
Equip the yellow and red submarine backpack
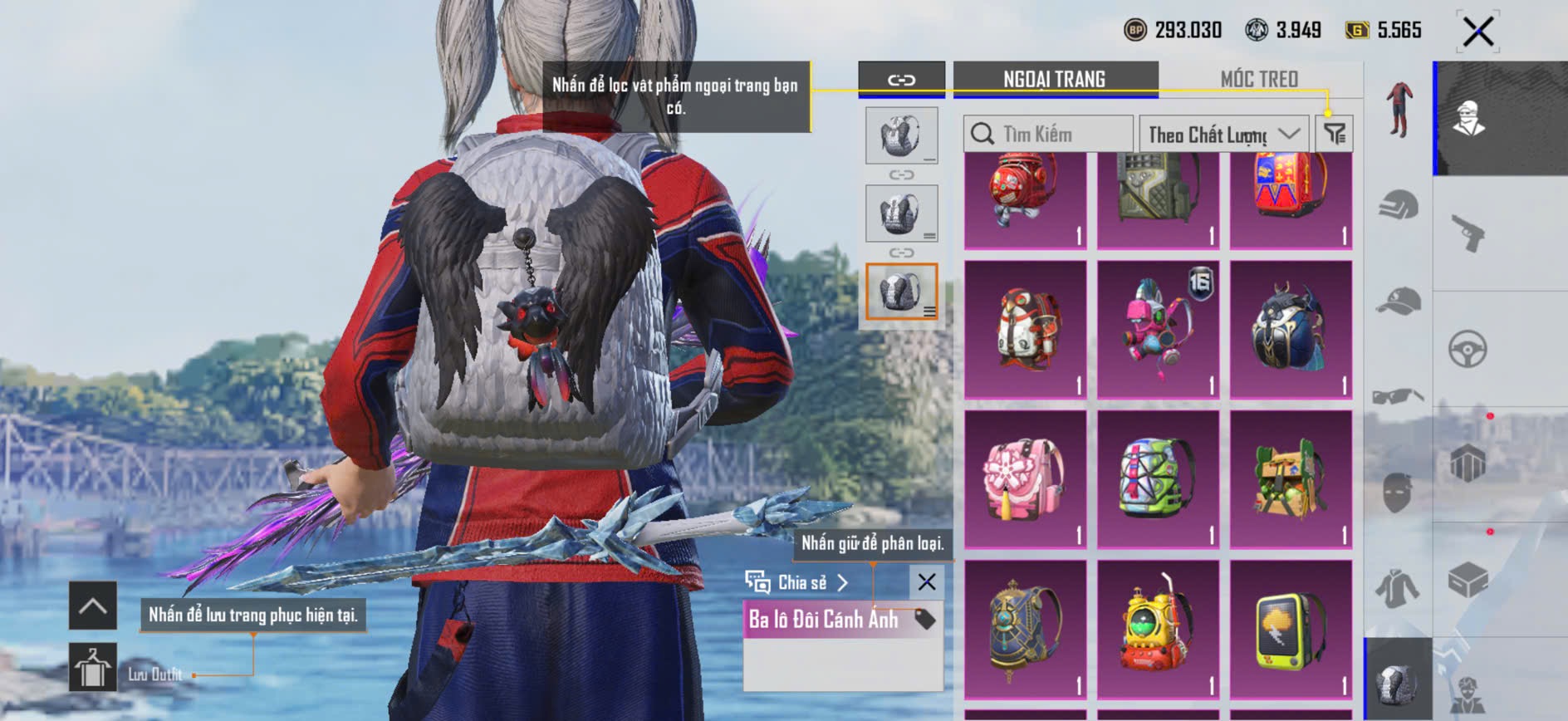(x=1158, y=629)
